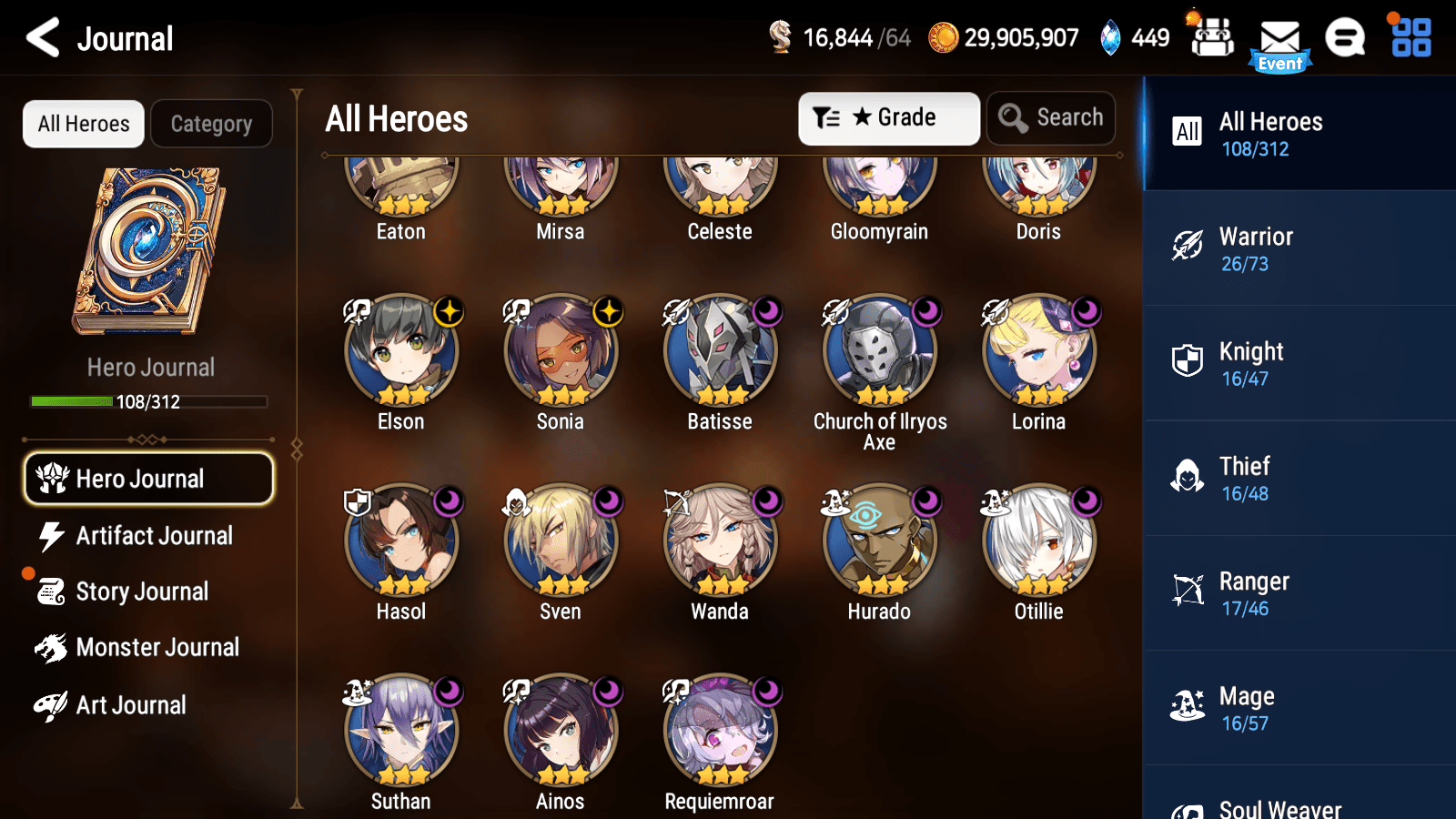Open the Search for heroes

click(1051, 117)
